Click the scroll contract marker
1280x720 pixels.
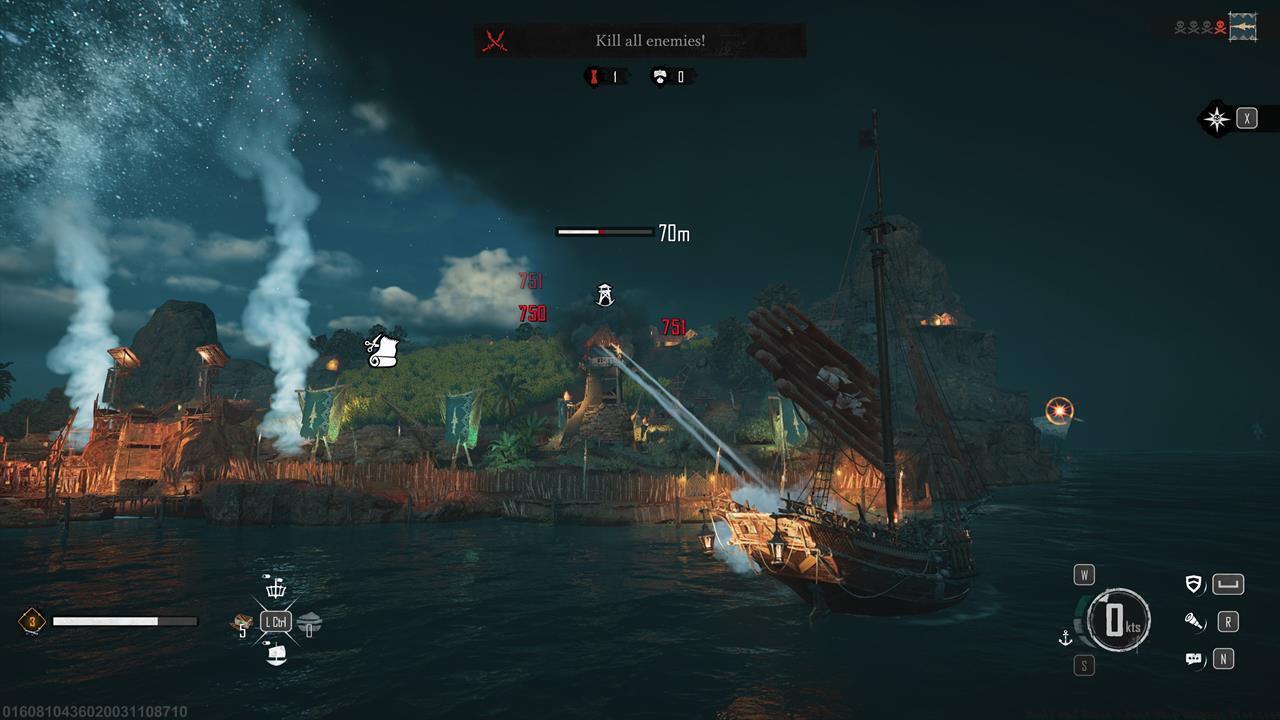click(382, 350)
